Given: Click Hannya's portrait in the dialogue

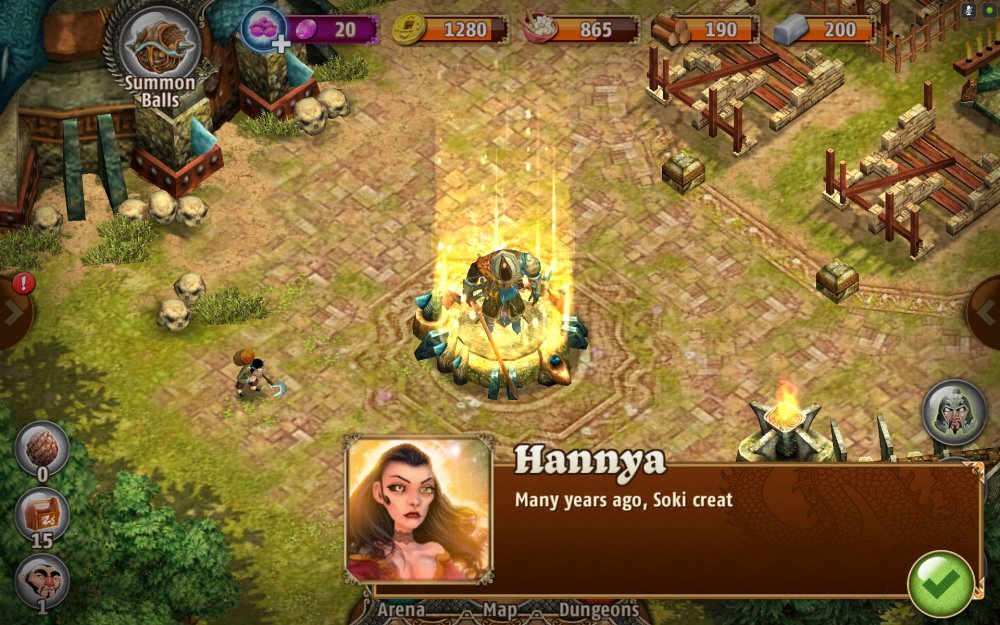Looking at the screenshot, I should tap(419, 509).
